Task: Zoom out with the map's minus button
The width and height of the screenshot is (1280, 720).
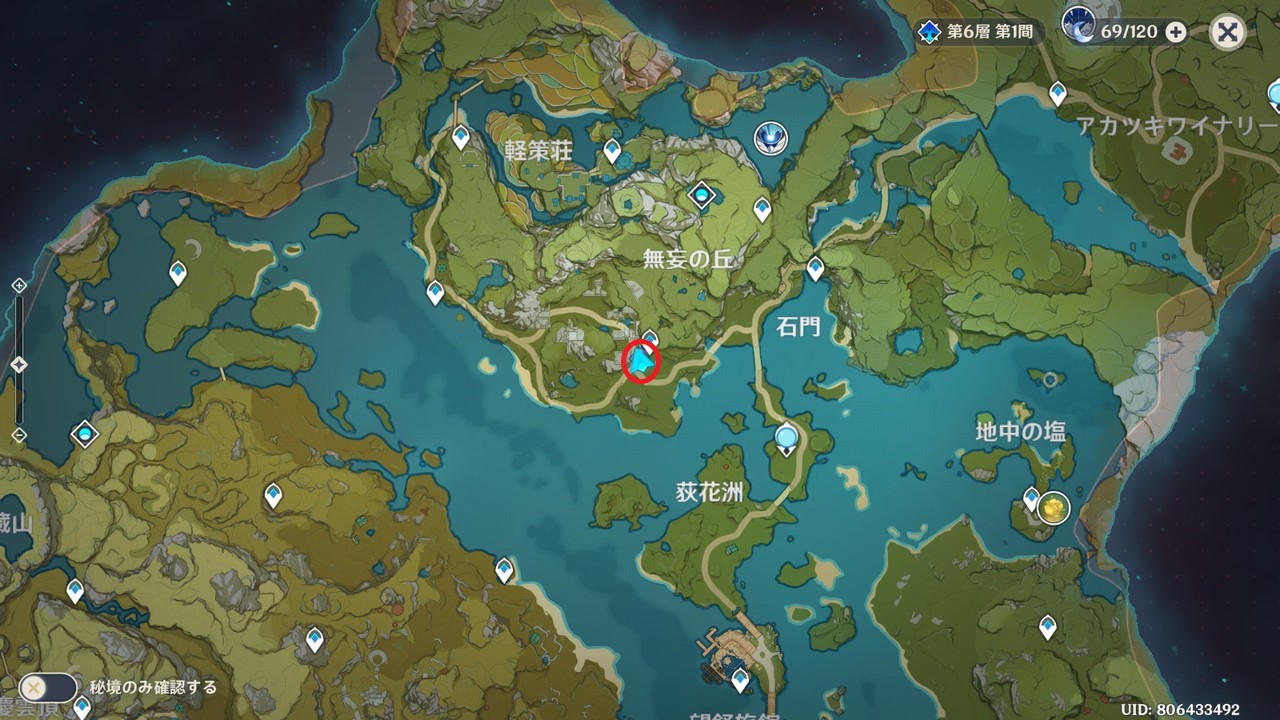Action: (18, 435)
